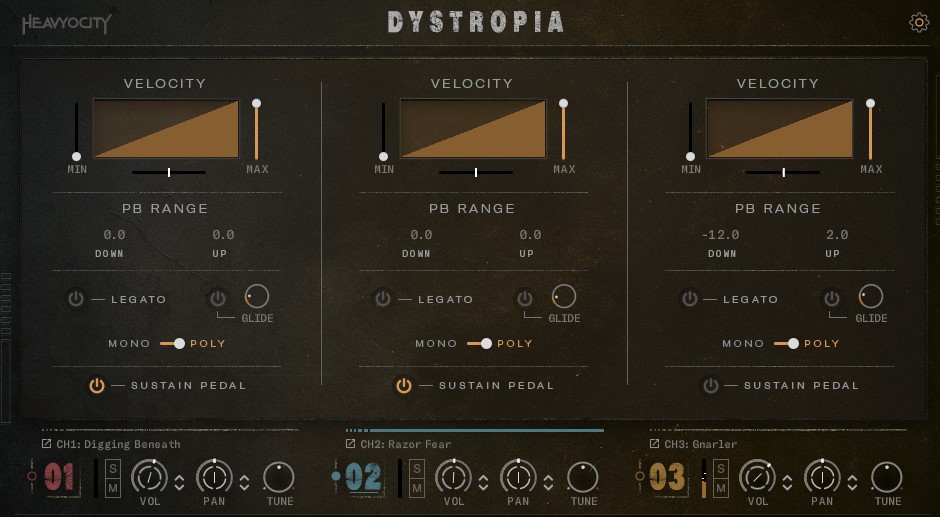Solo channel 01 with the S button
The height and width of the screenshot is (517, 940).
[x=113, y=468]
